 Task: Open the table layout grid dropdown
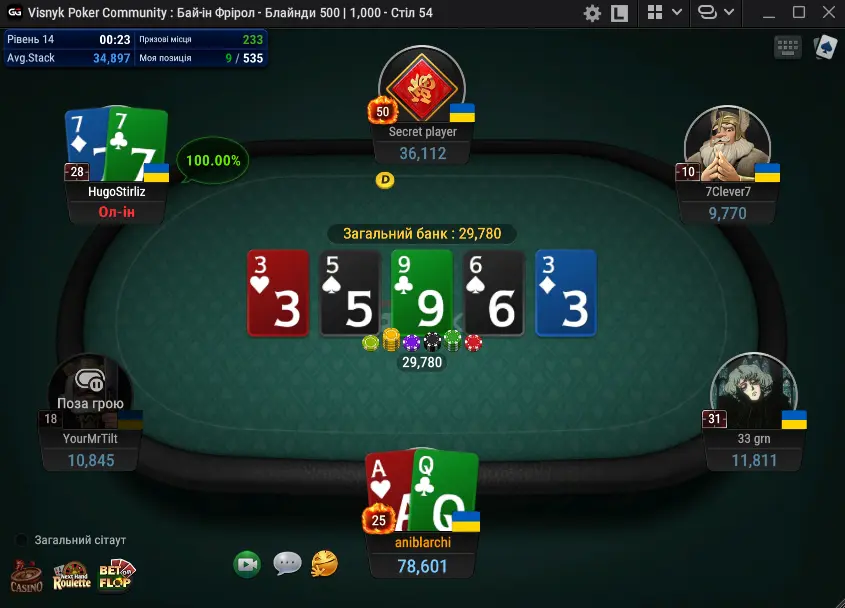(664, 13)
